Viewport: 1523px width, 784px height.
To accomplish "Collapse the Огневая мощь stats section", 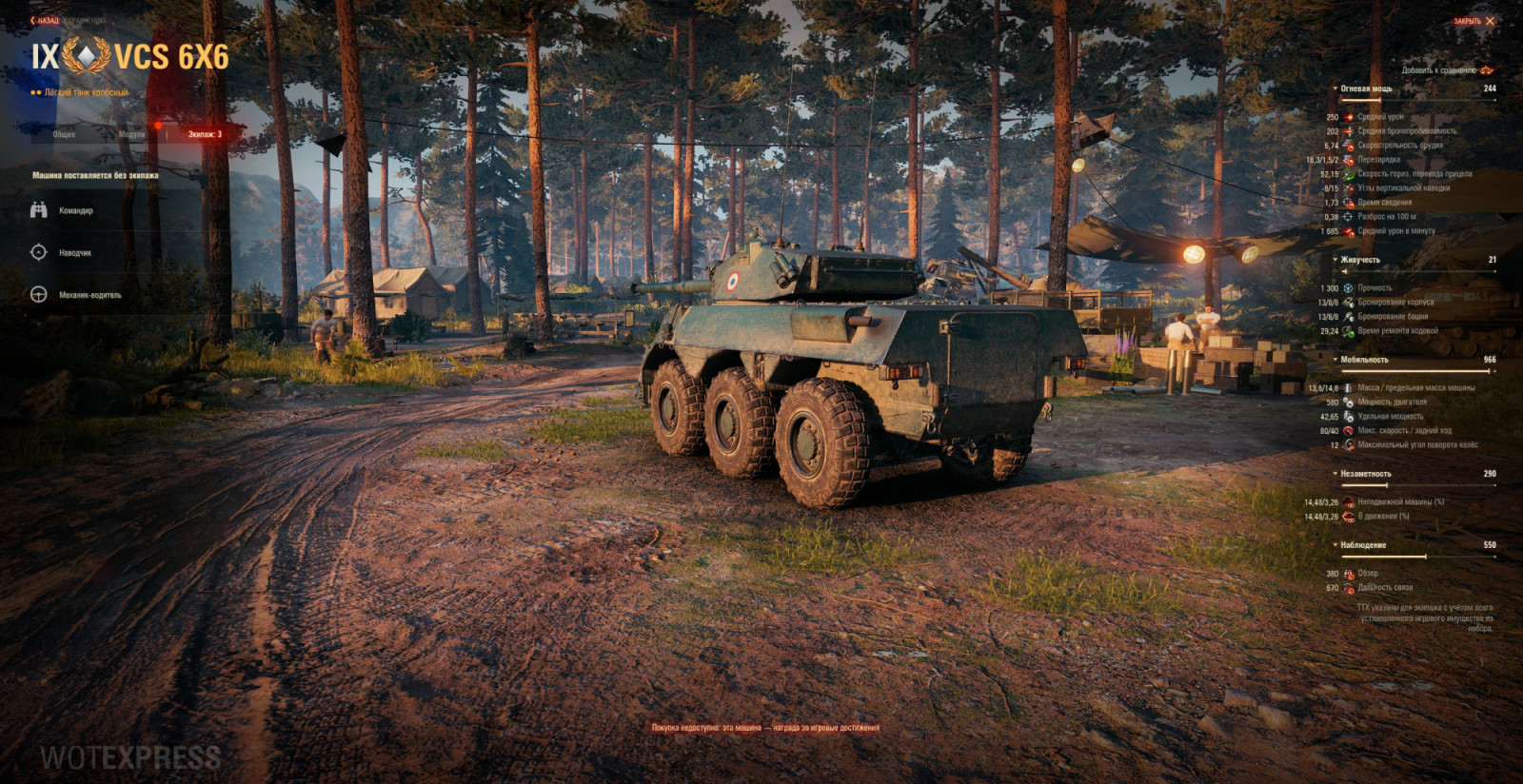I will (x=1335, y=88).
